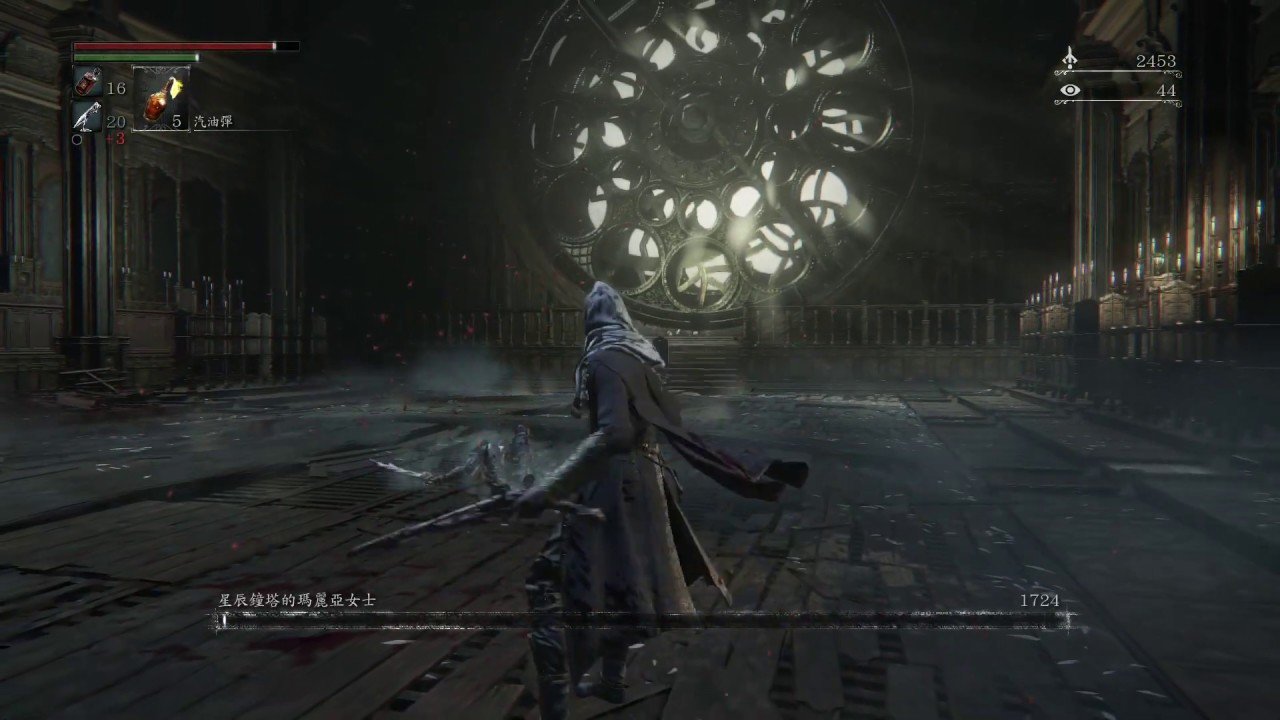Screen dimensions: 1280x720
Task: Toggle the item quantity 5 on Molotov slot
Action: pyautogui.click(x=177, y=120)
